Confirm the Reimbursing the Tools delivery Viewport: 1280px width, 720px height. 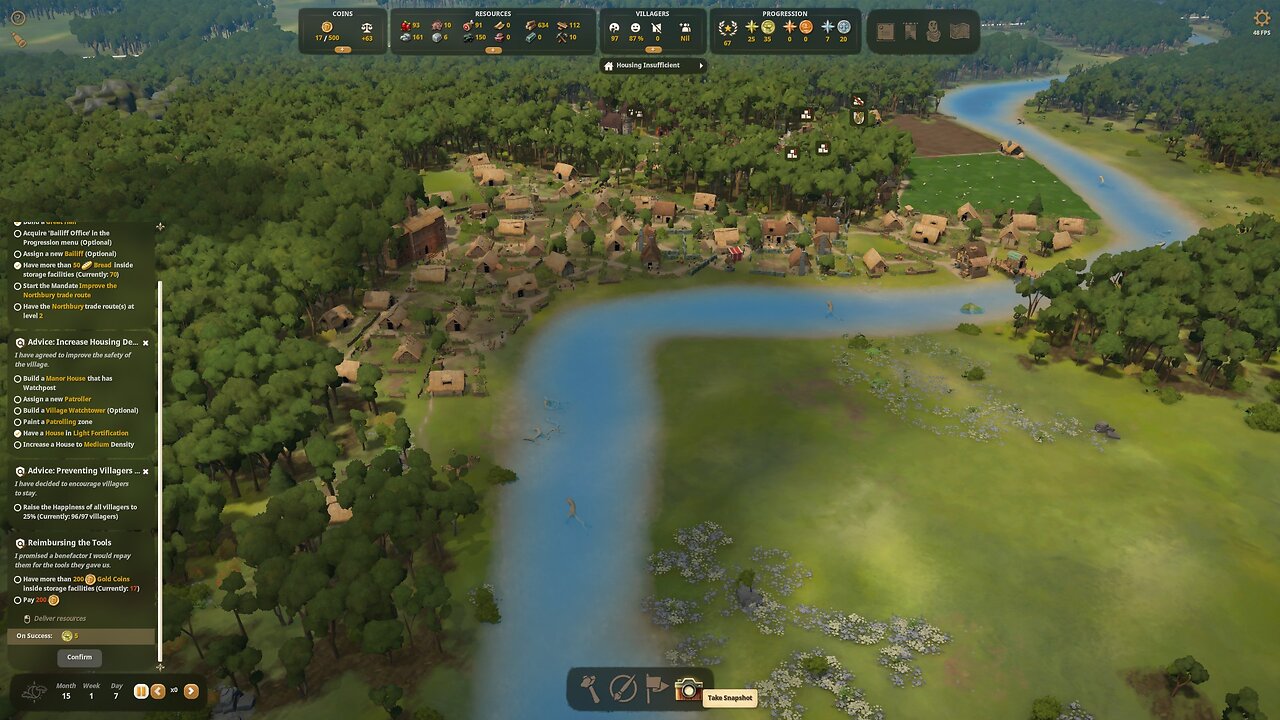tap(79, 657)
